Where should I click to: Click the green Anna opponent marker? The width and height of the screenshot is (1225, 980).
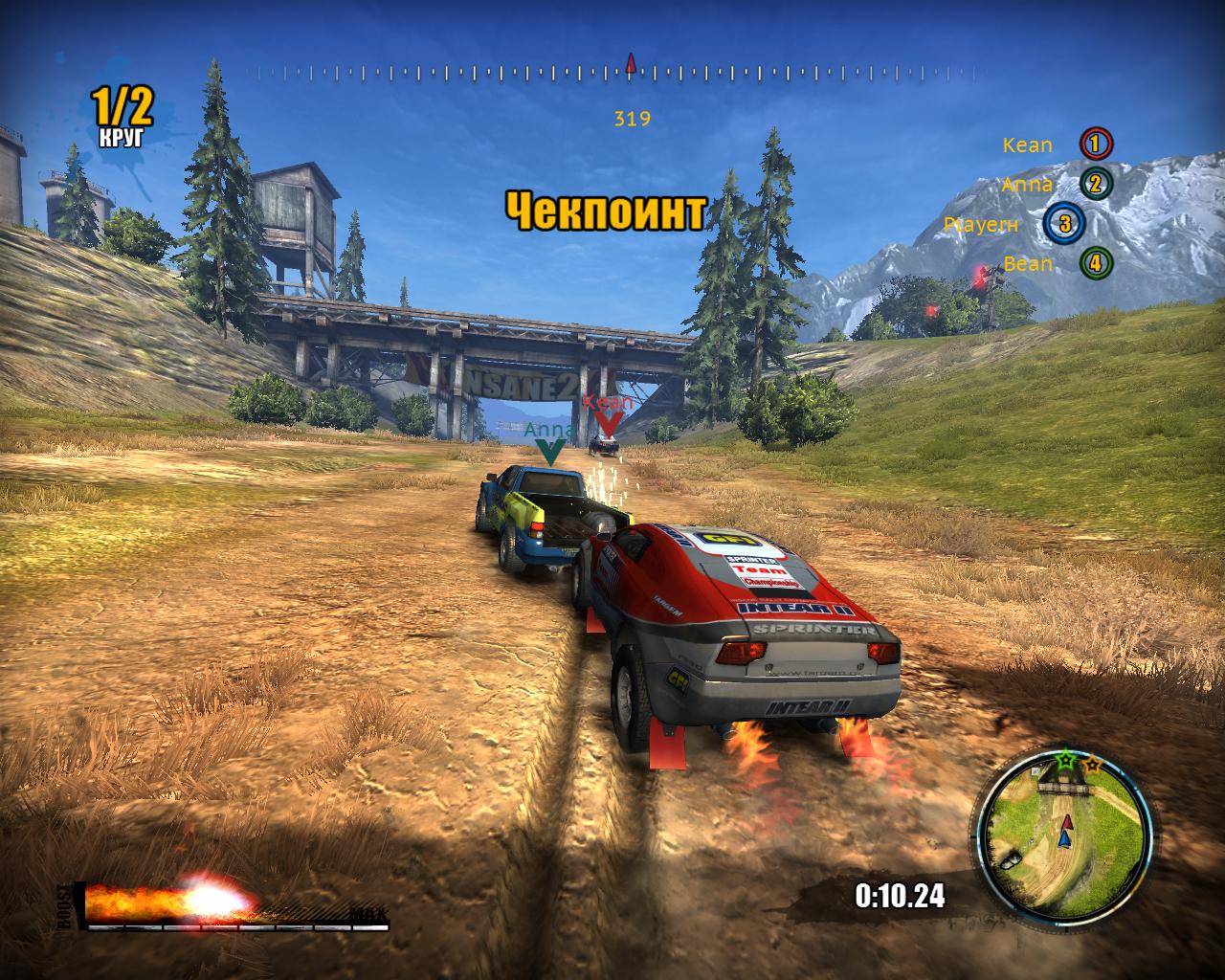(549, 450)
